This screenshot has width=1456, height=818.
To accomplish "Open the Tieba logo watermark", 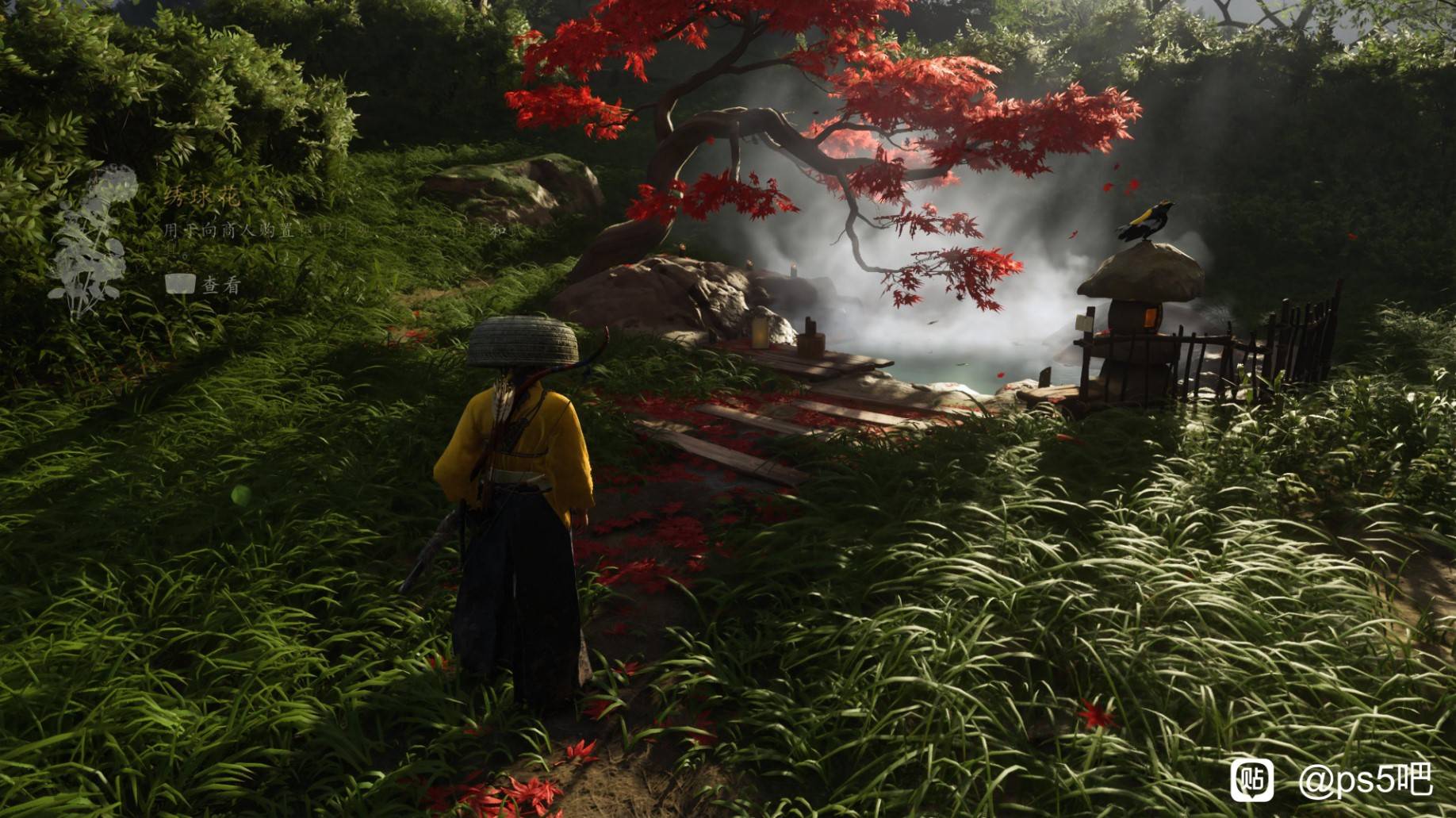I will (1251, 779).
